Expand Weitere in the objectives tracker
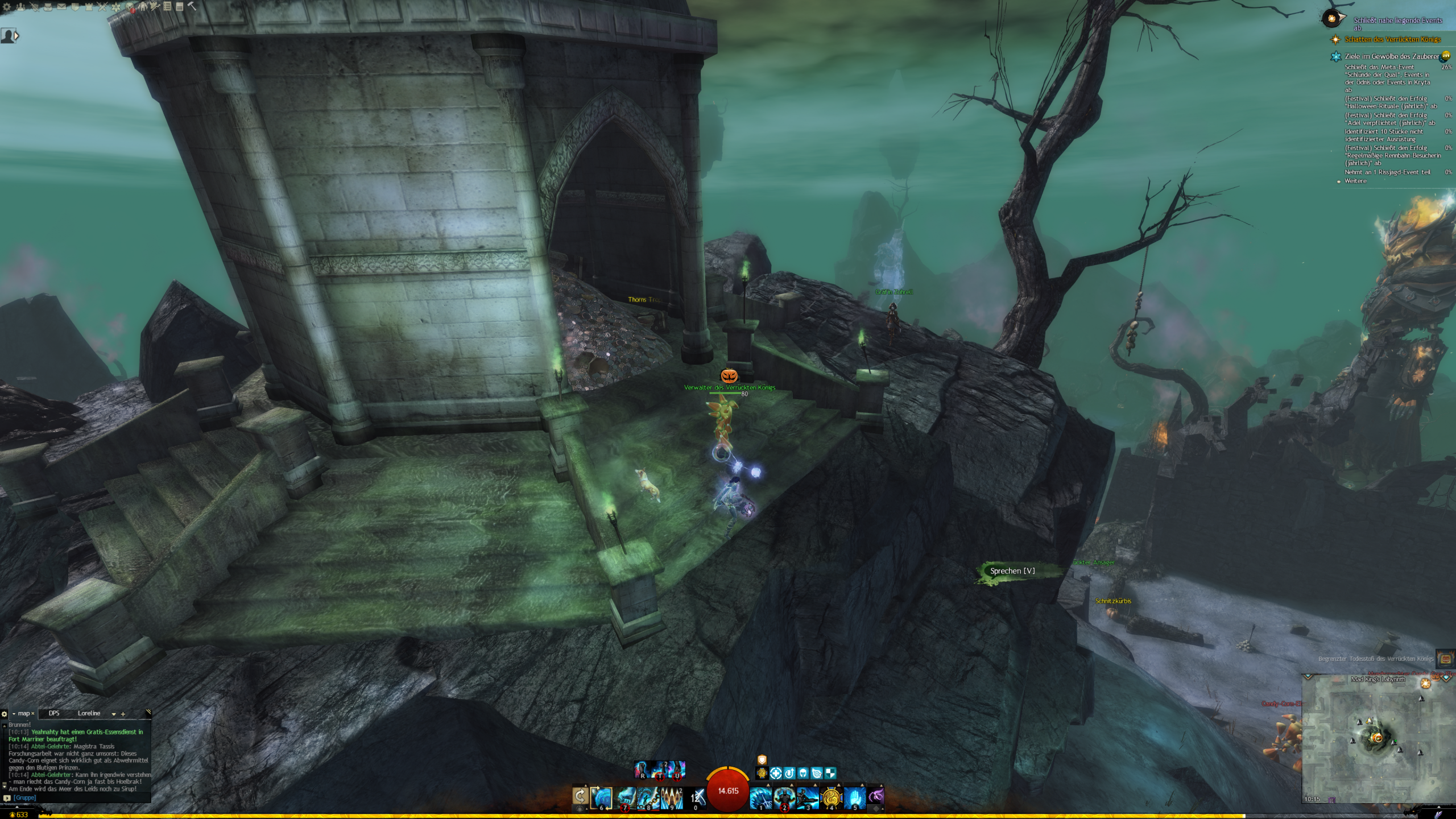Image resolution: width=1456 pixels, height=819 pixels. (x=1355, y=181)
